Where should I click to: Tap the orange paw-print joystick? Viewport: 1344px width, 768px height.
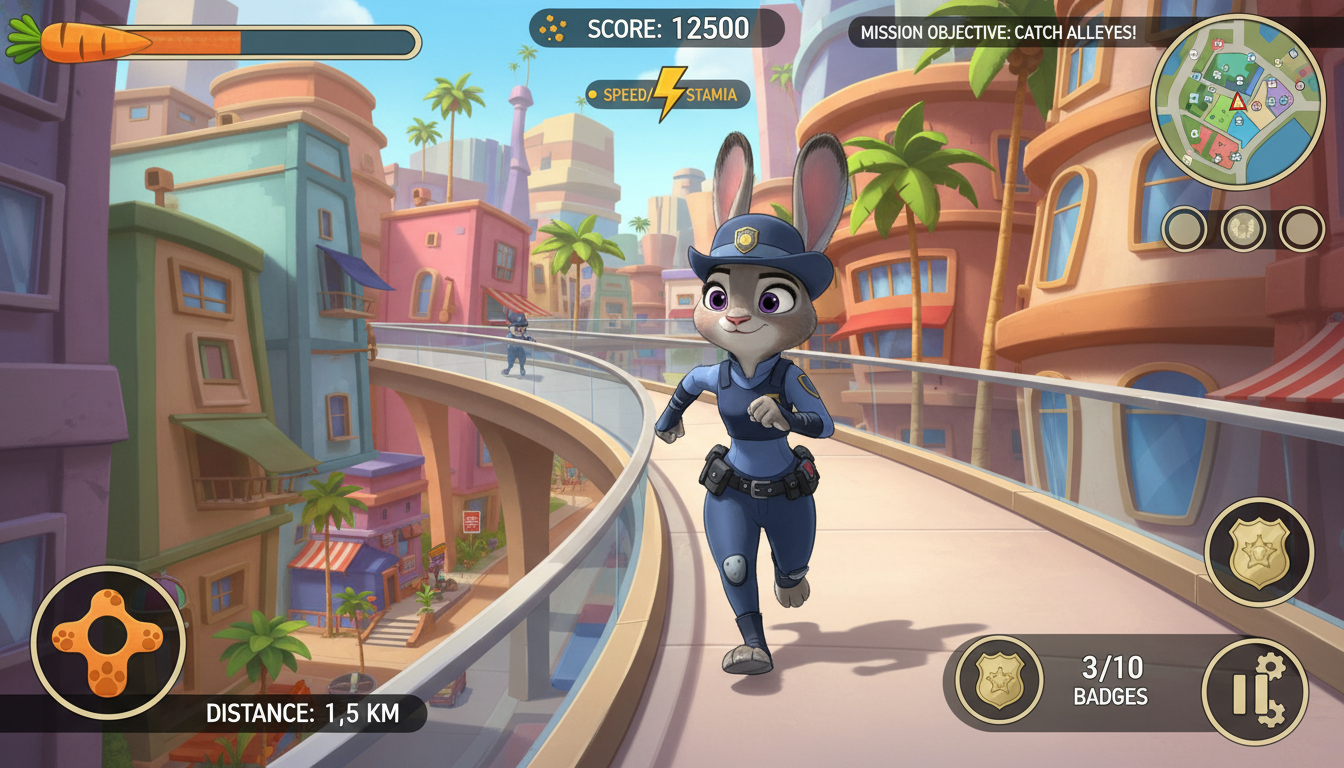tap(108, 643)
